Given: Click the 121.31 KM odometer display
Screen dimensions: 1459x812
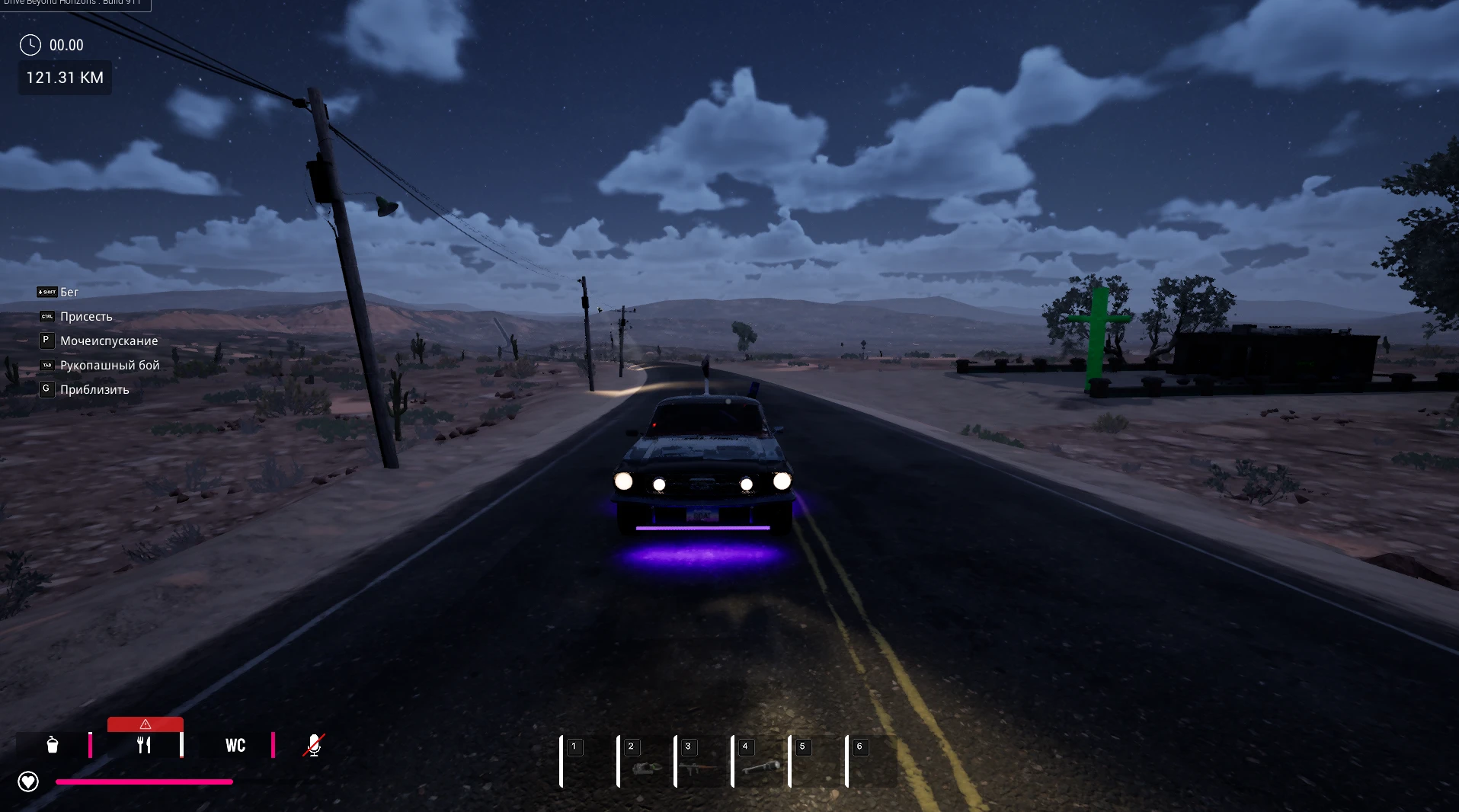Looking at the screenshot, I should [64, 77].
